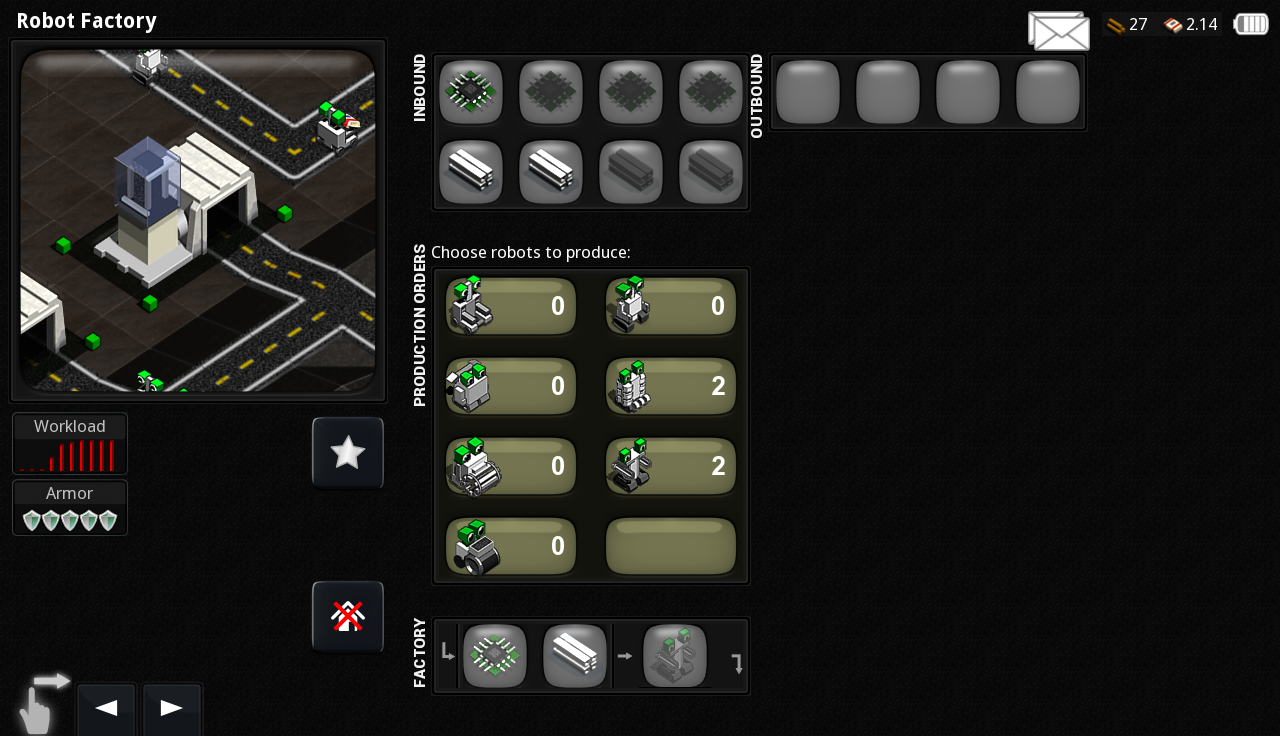Select the tall ribbed robot production order
The height and width of the screenshot is (736, 1280).
pyautogui.click(x=671, y=386)
